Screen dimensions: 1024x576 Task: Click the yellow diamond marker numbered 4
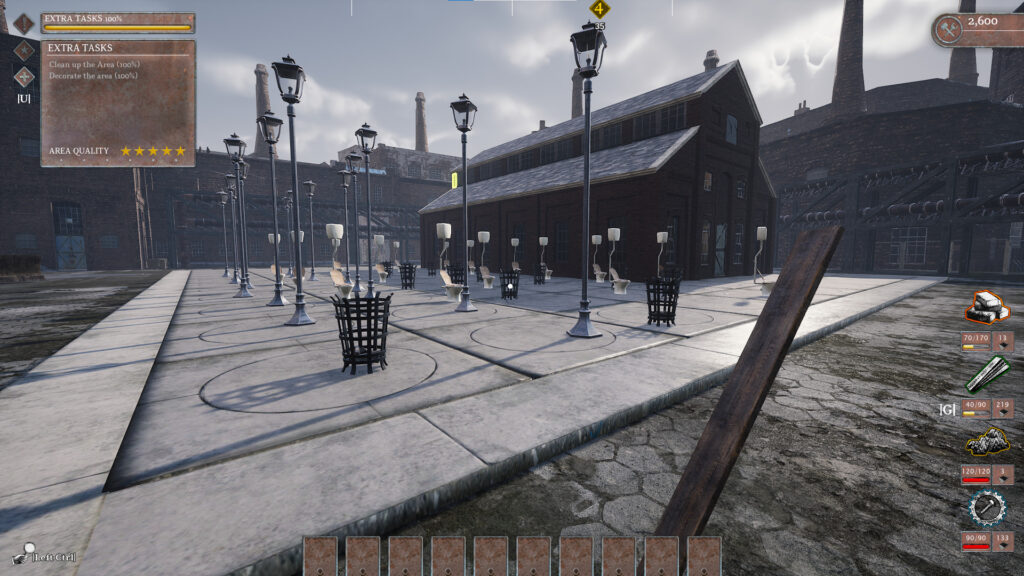pos(600,9)
